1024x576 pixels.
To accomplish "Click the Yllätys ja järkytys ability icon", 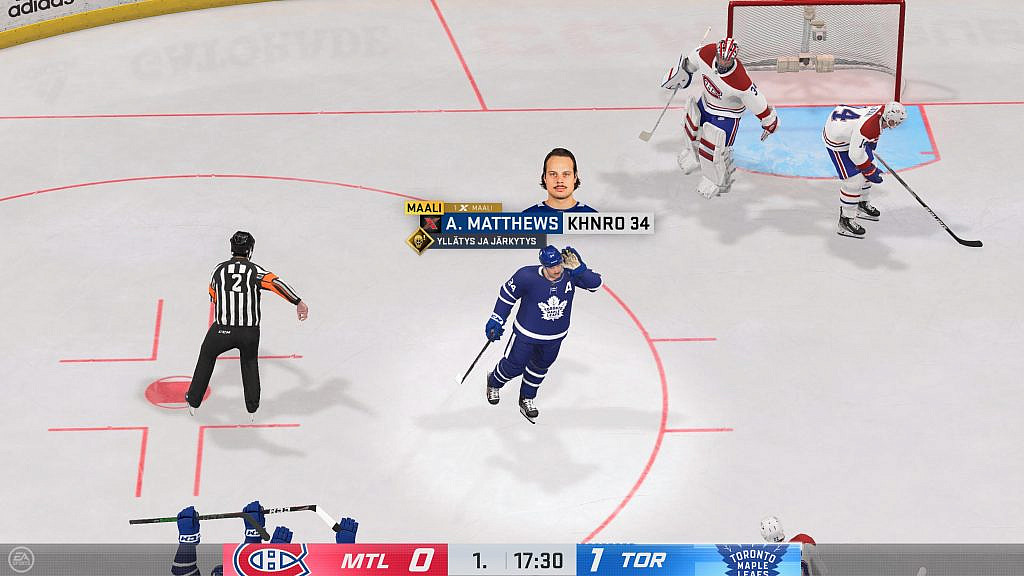I will [419, 241].
